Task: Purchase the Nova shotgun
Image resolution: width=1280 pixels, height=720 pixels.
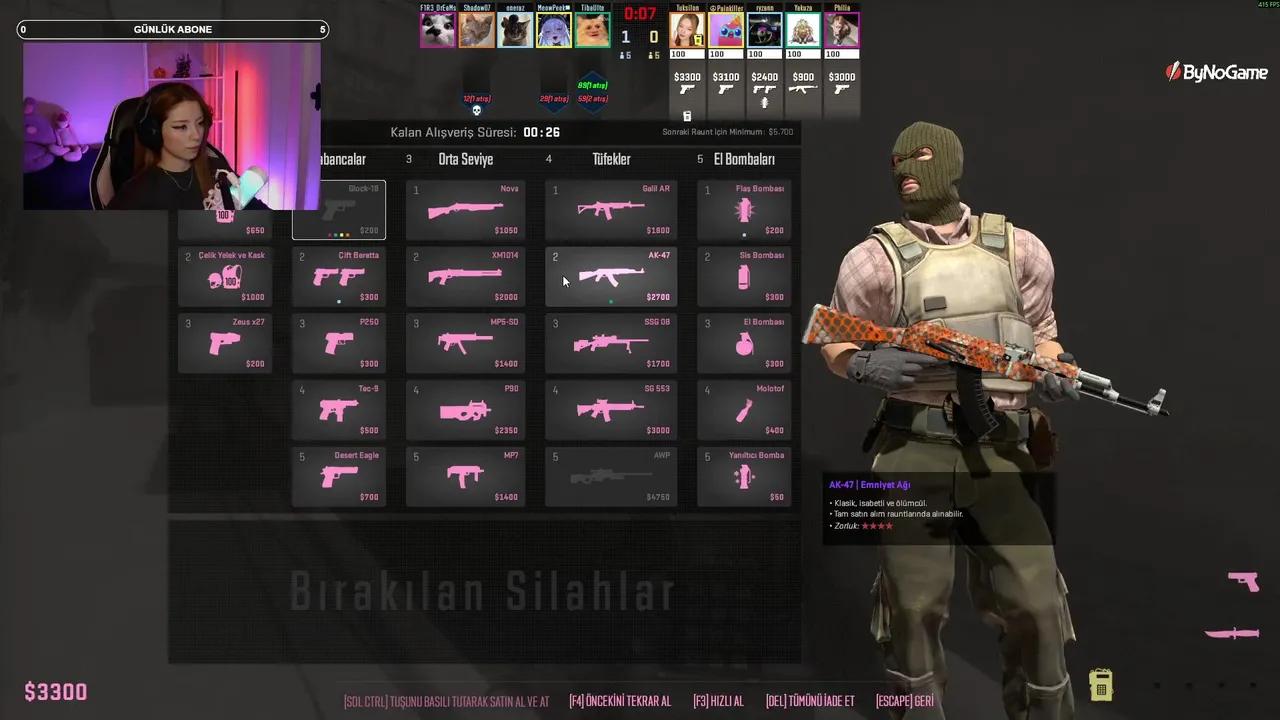Action: point(465,209)
